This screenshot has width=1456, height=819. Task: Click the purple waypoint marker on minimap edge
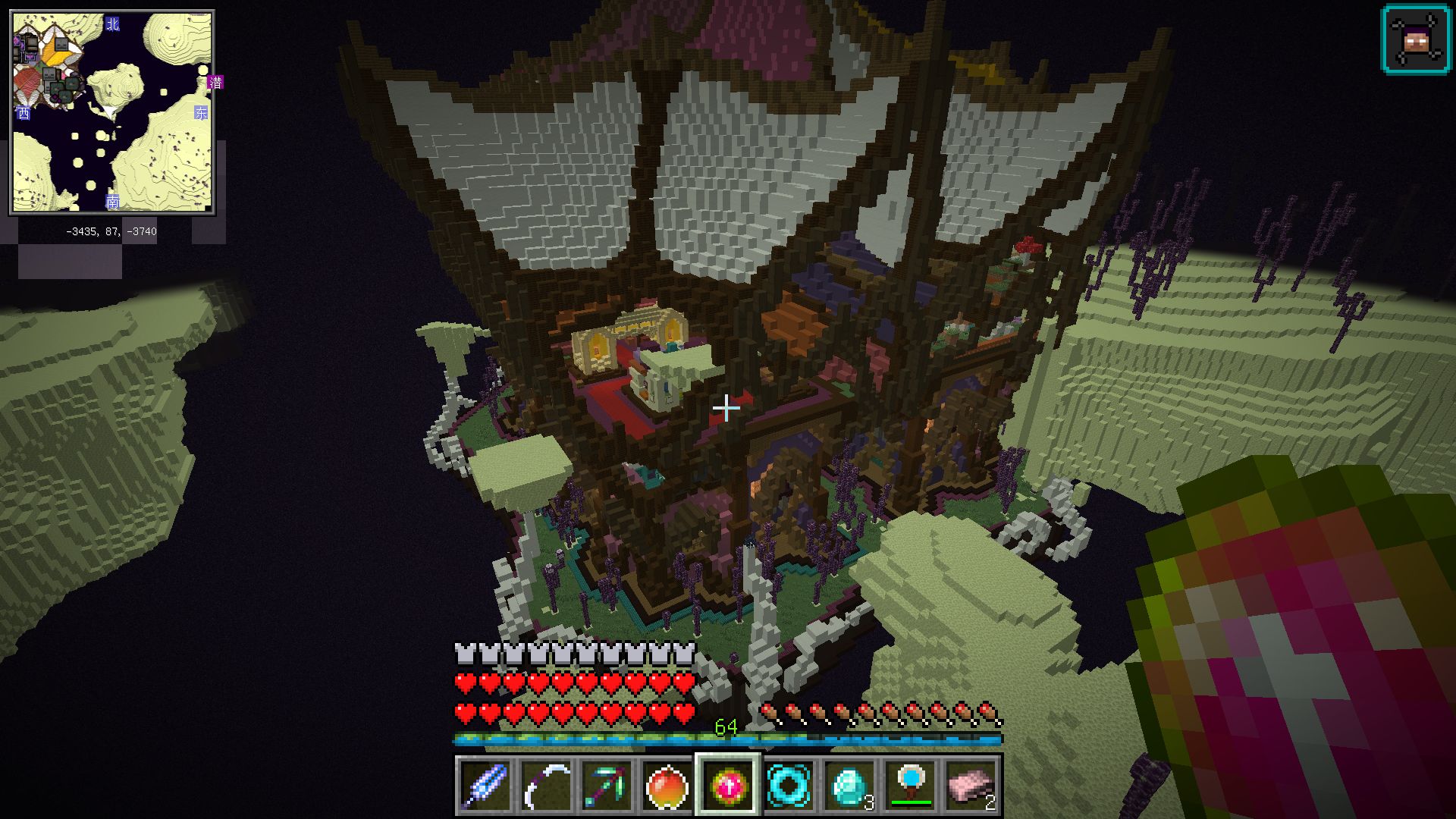click(x=216, y=82)
